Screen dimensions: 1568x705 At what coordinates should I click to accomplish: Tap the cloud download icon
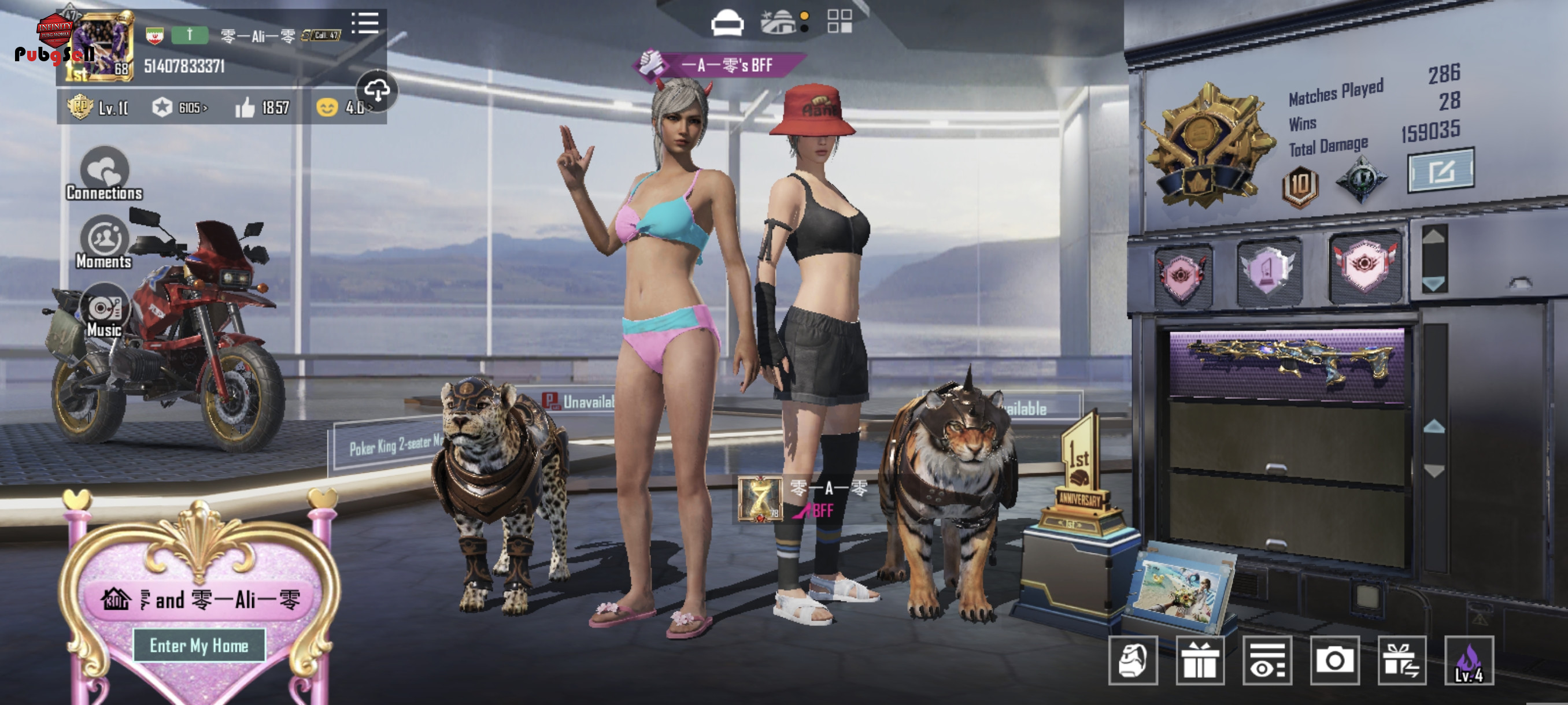pos(377,91)
